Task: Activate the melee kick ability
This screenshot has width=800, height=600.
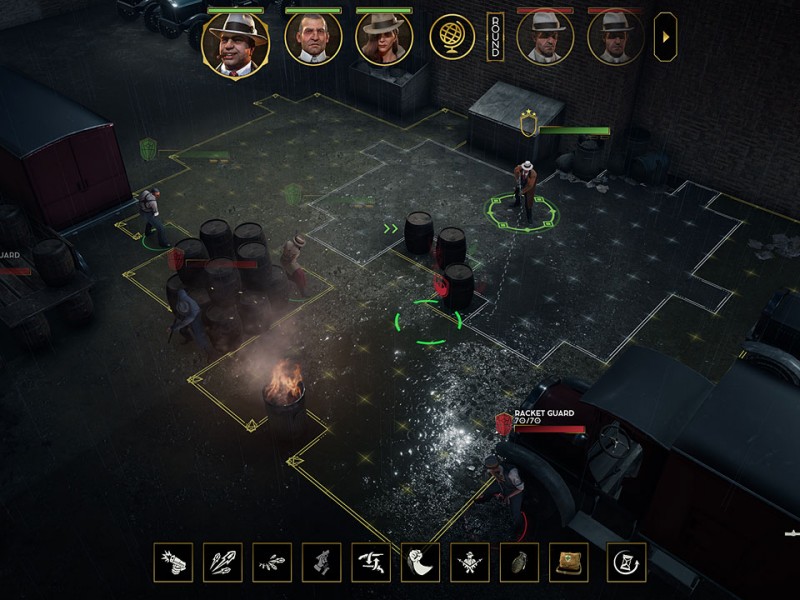Action: (371, 562)
